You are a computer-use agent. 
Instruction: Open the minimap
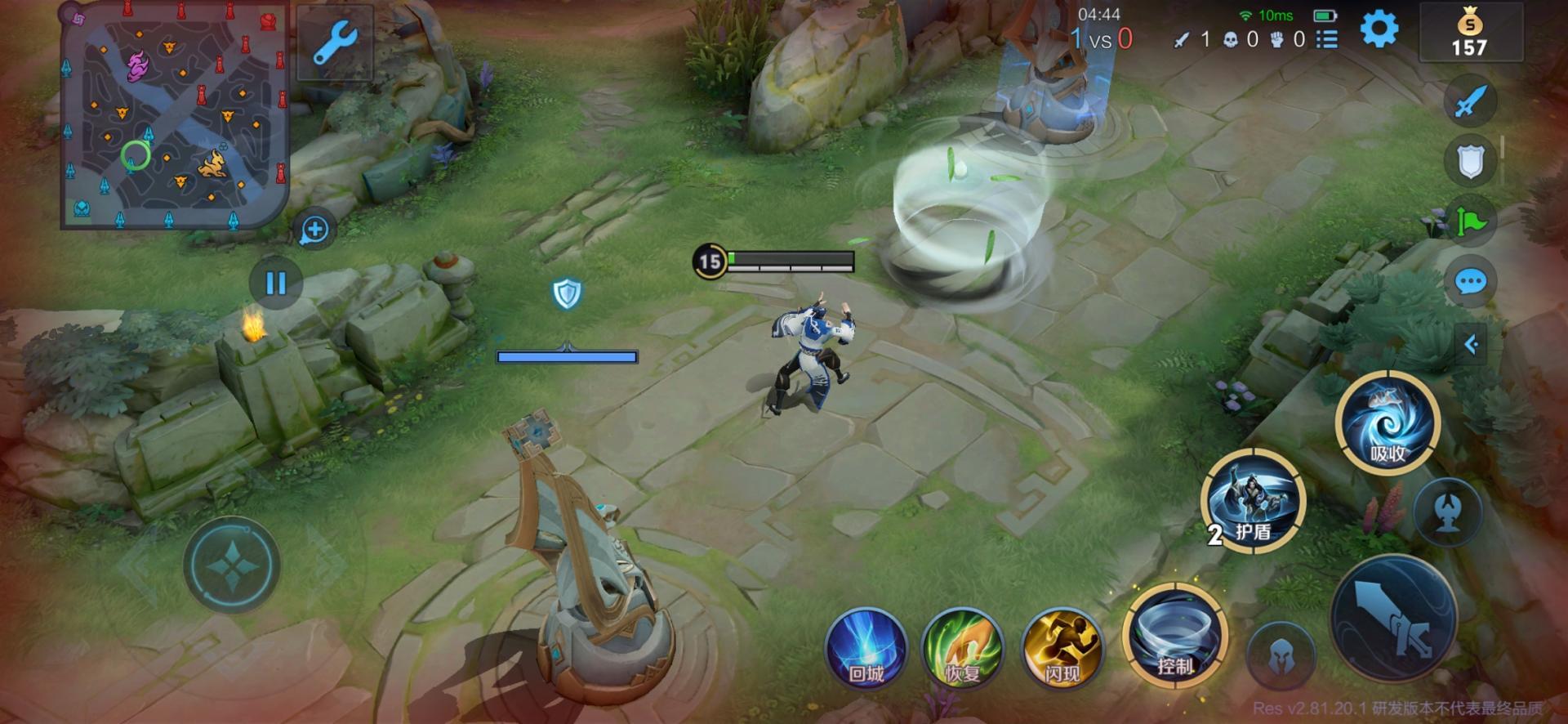click(x=174, y=117)
